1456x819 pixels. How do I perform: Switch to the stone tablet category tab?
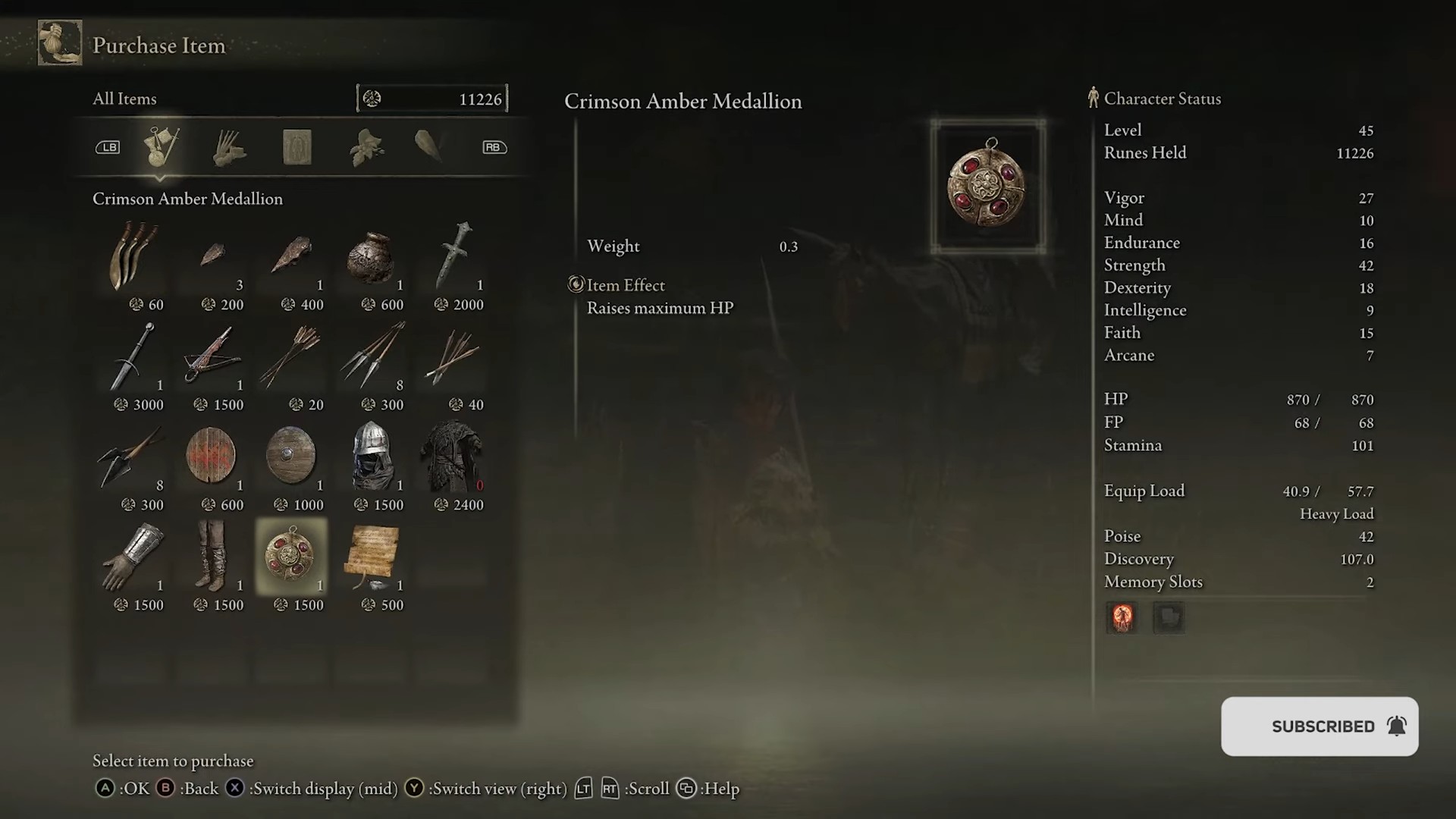pyautogui.click(x=297, y=146)
